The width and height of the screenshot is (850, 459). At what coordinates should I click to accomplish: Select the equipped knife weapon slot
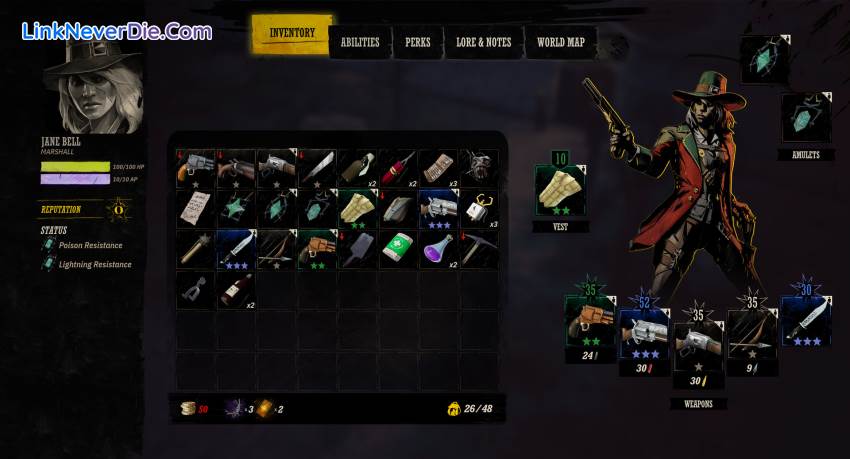tap(806, 322)
